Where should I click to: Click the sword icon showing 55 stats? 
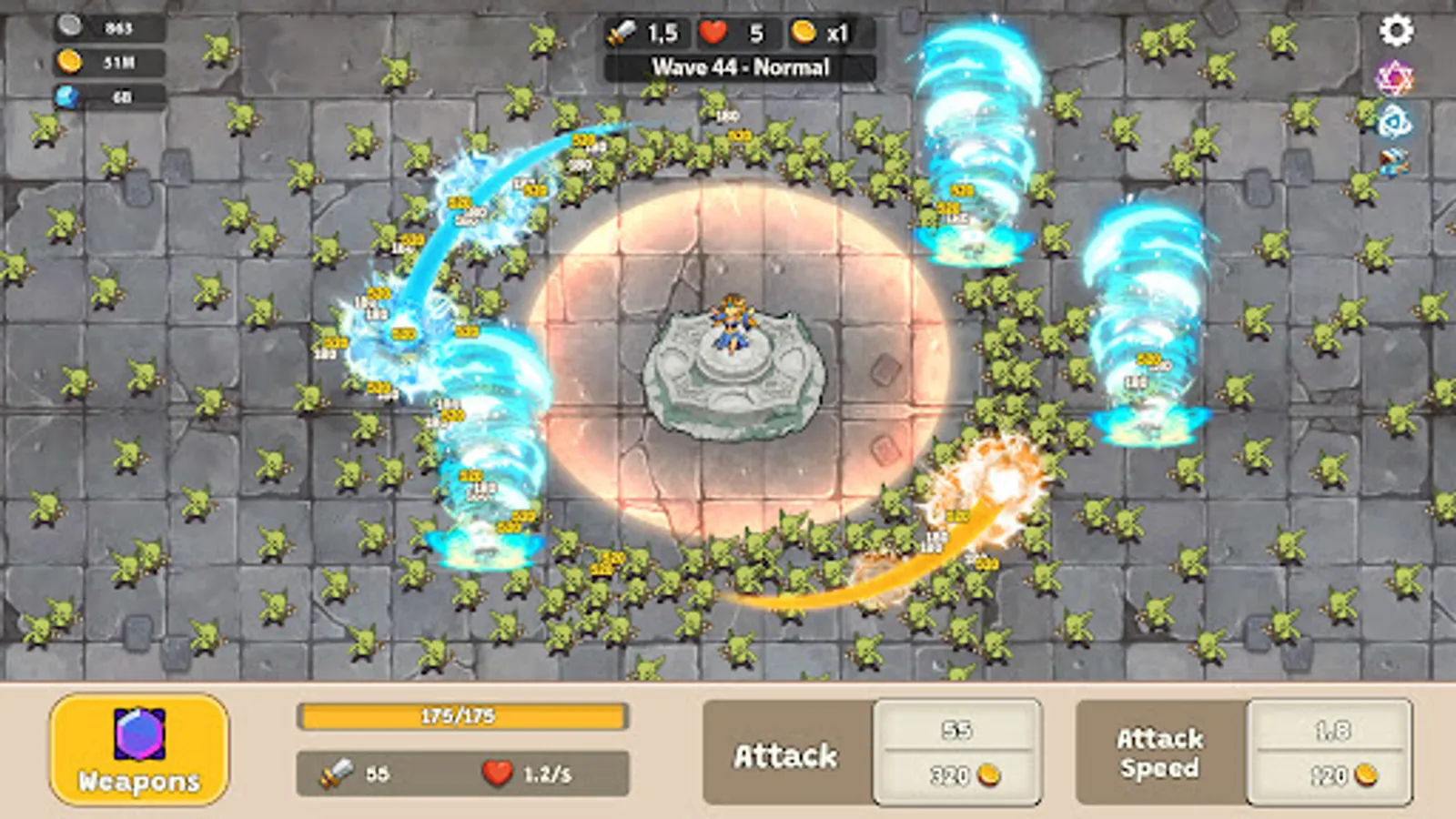[x=339, y=775]
